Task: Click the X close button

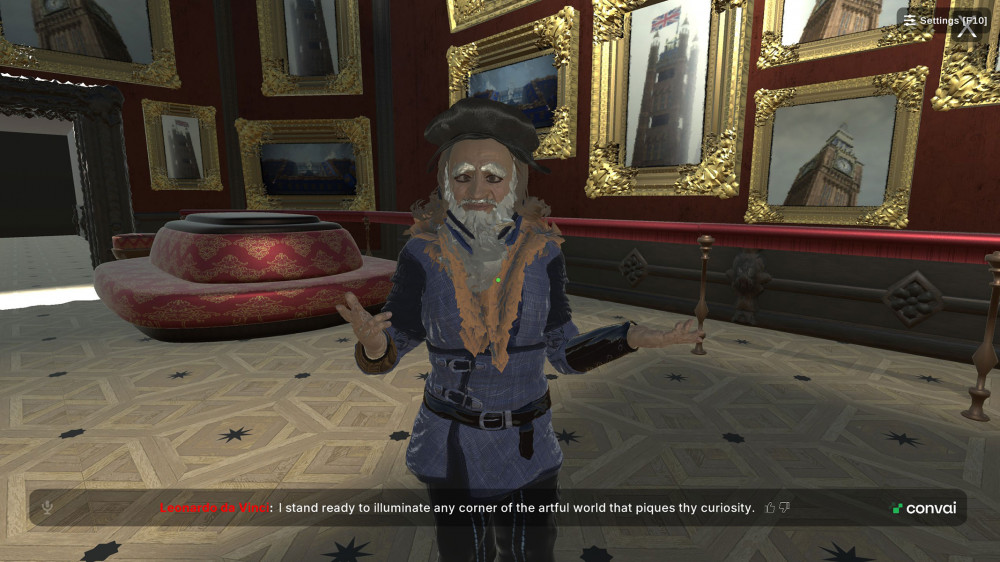Action: click(x=967, y=31)
